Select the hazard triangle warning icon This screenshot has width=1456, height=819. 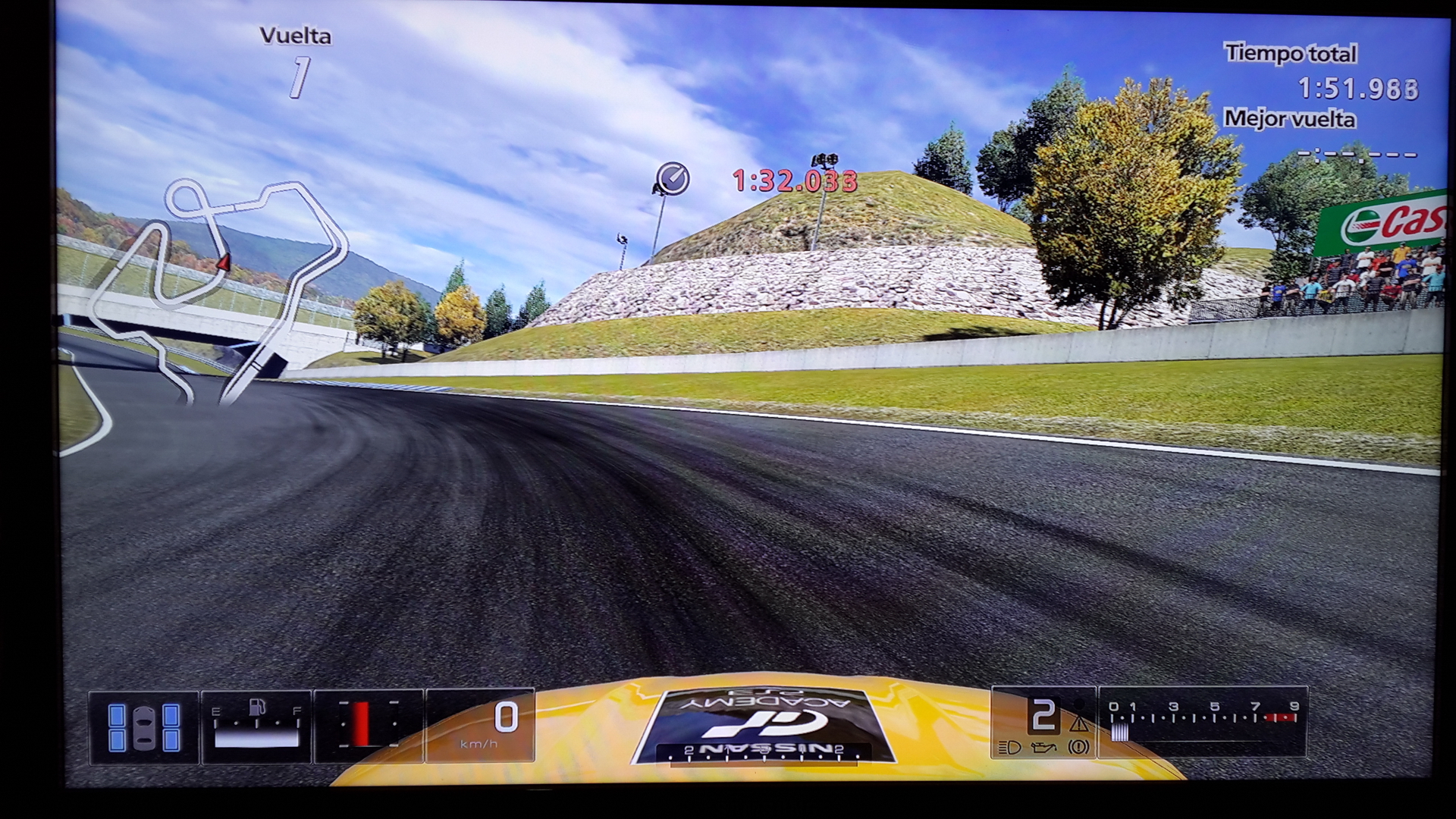(1078, 722)
